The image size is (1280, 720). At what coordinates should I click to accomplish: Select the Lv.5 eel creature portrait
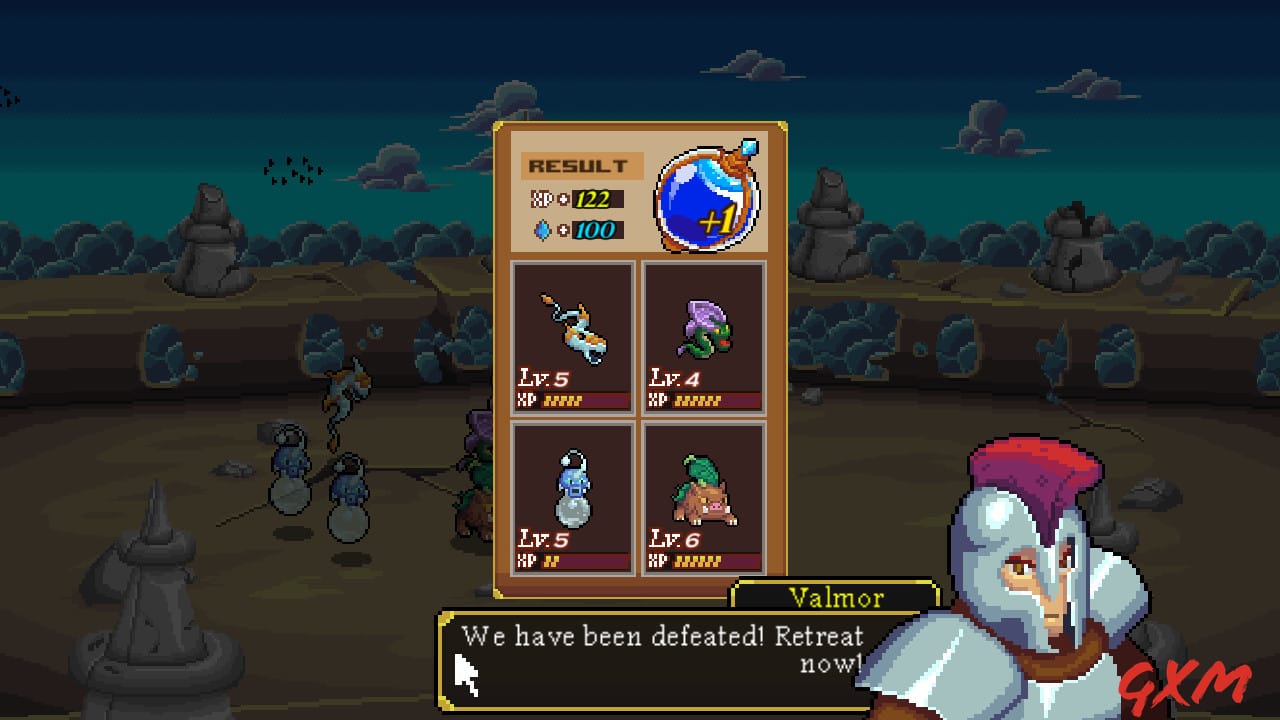point(571,330)
